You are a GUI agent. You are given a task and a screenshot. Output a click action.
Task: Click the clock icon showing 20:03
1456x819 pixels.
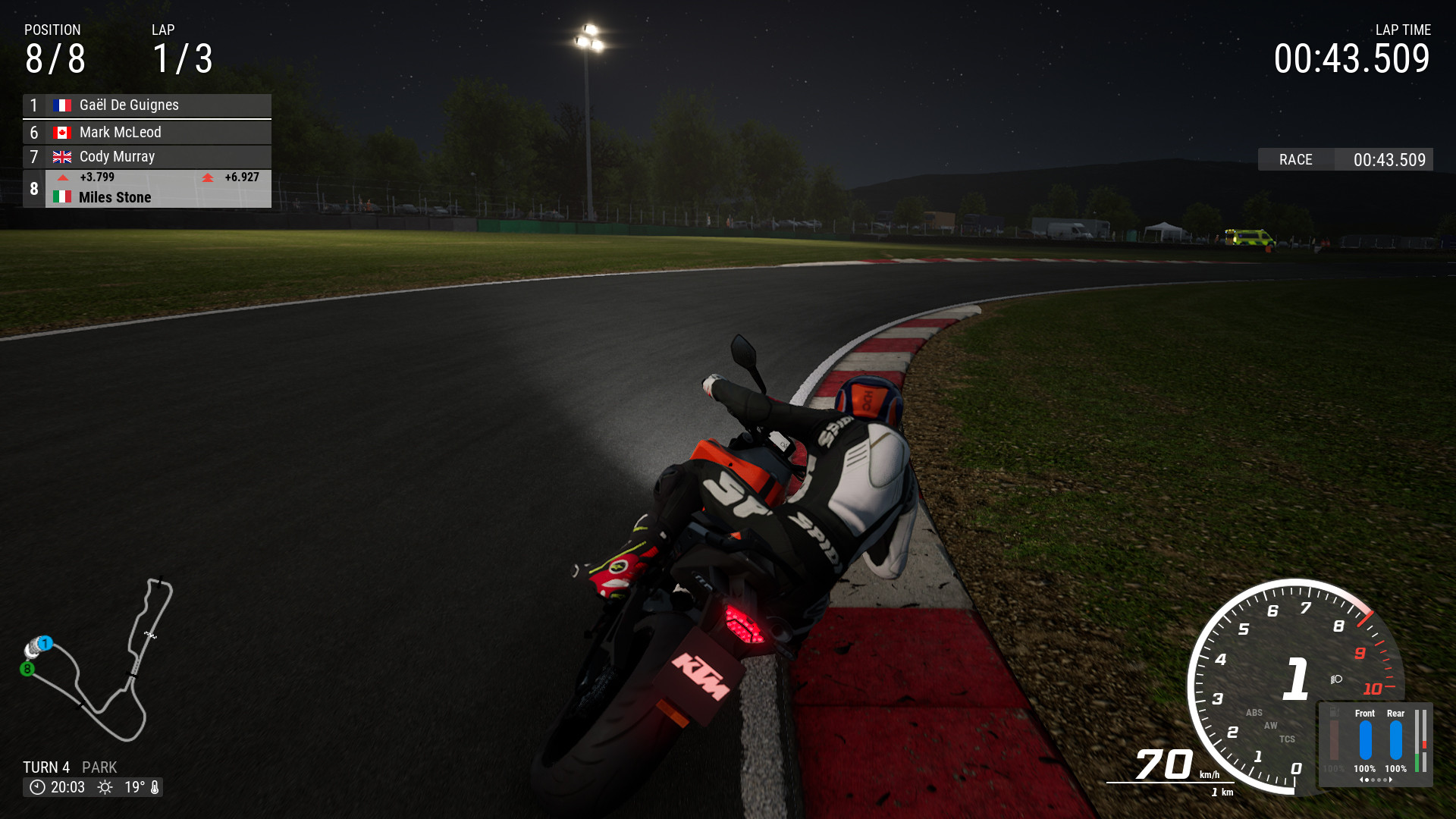38,787
